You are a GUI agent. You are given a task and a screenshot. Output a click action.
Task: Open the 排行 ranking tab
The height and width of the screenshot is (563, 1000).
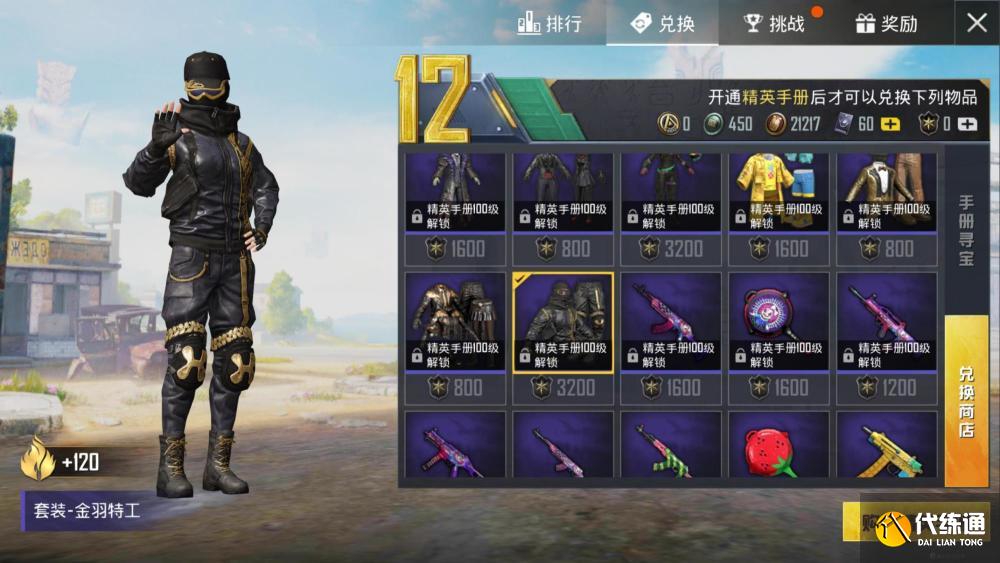coord(549,23)
